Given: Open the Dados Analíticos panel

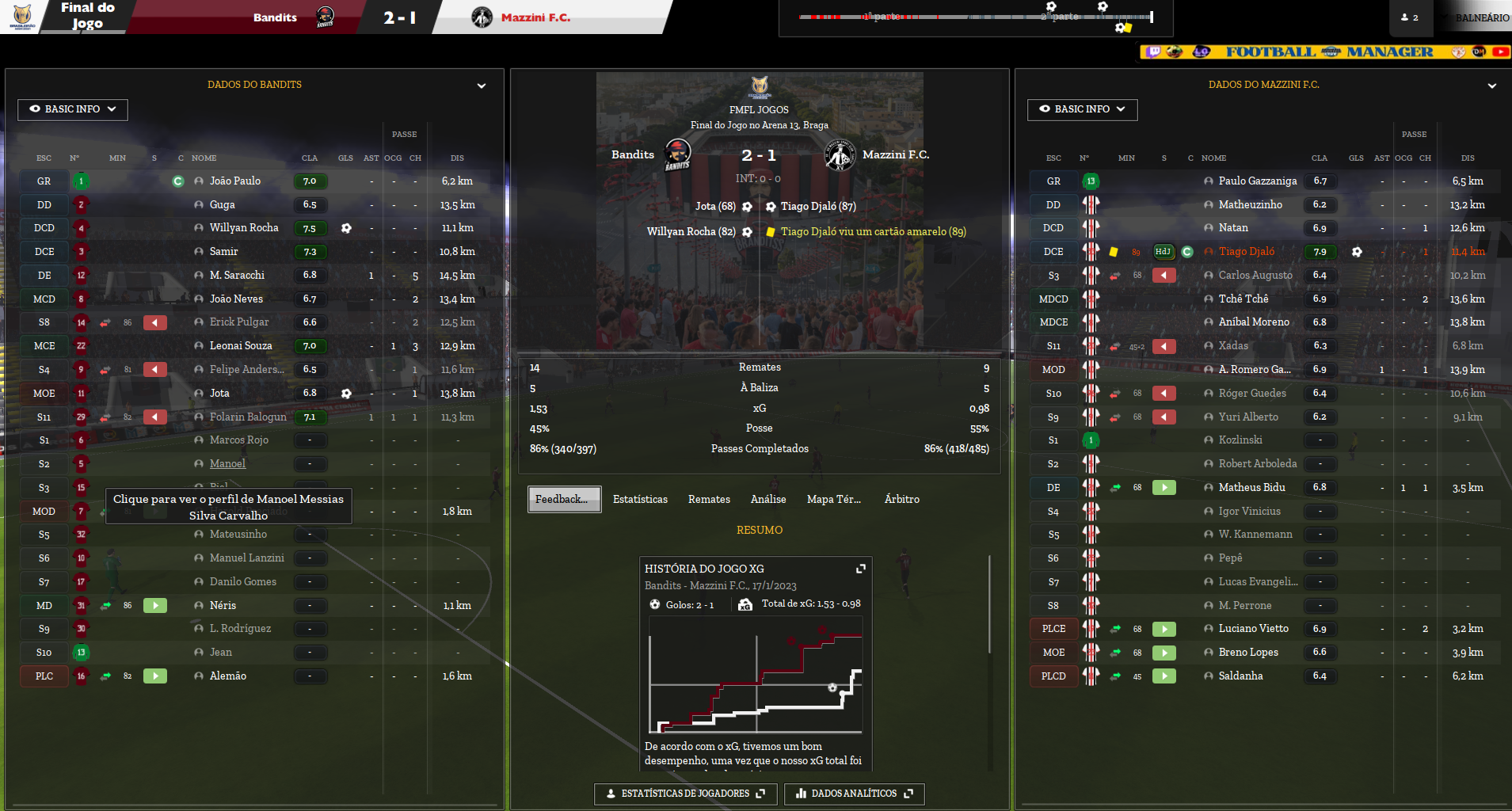Looking at the screenshot, I should coord(854,793).
